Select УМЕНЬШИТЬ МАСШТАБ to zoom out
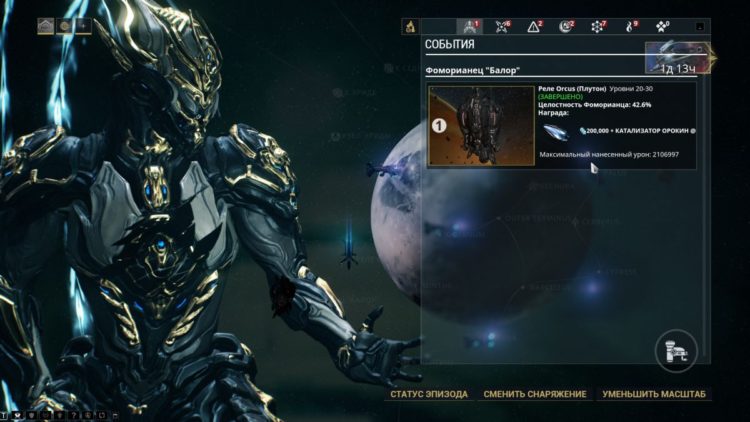This screenshot has width=750, height=422. [654, 394]
